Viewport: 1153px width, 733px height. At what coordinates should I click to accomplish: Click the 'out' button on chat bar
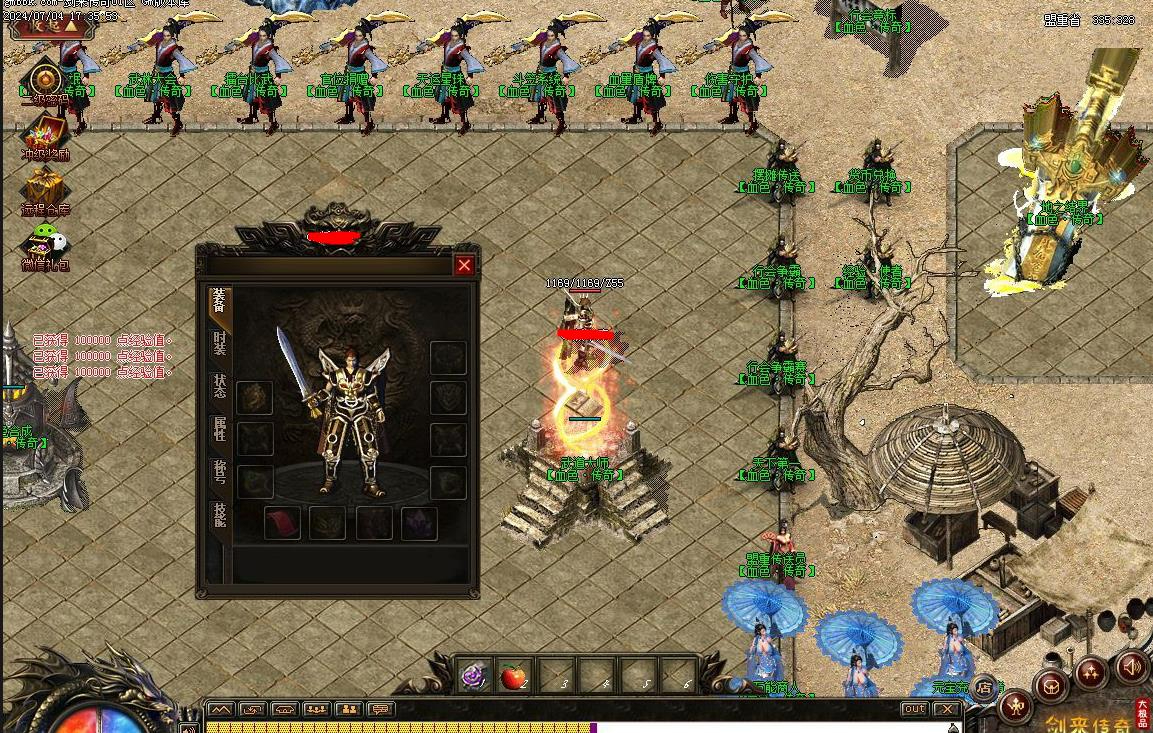tap(914, 709)
